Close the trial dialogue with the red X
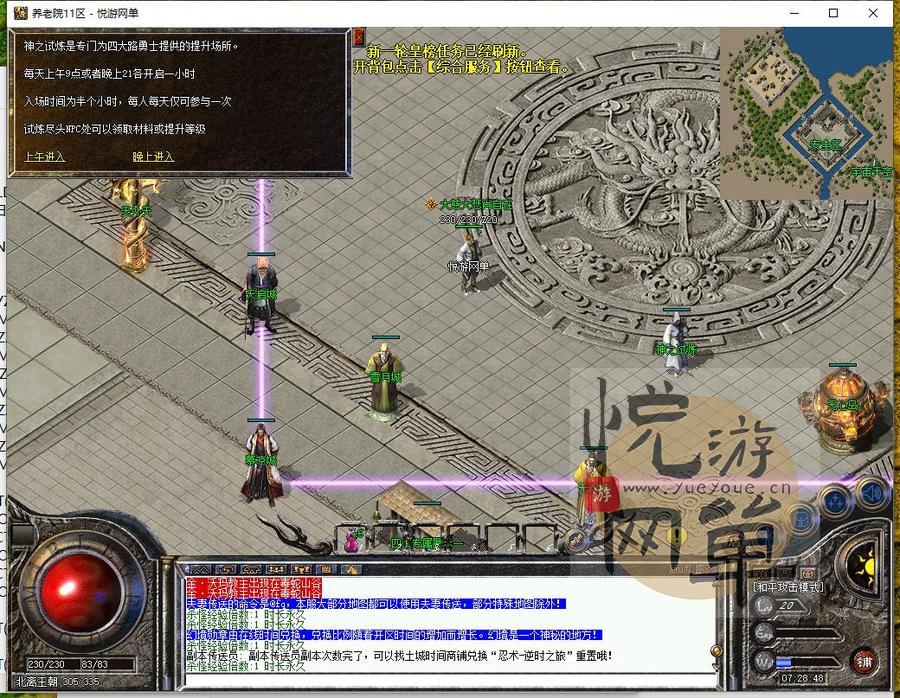900x698 pixels. [358, 37]
